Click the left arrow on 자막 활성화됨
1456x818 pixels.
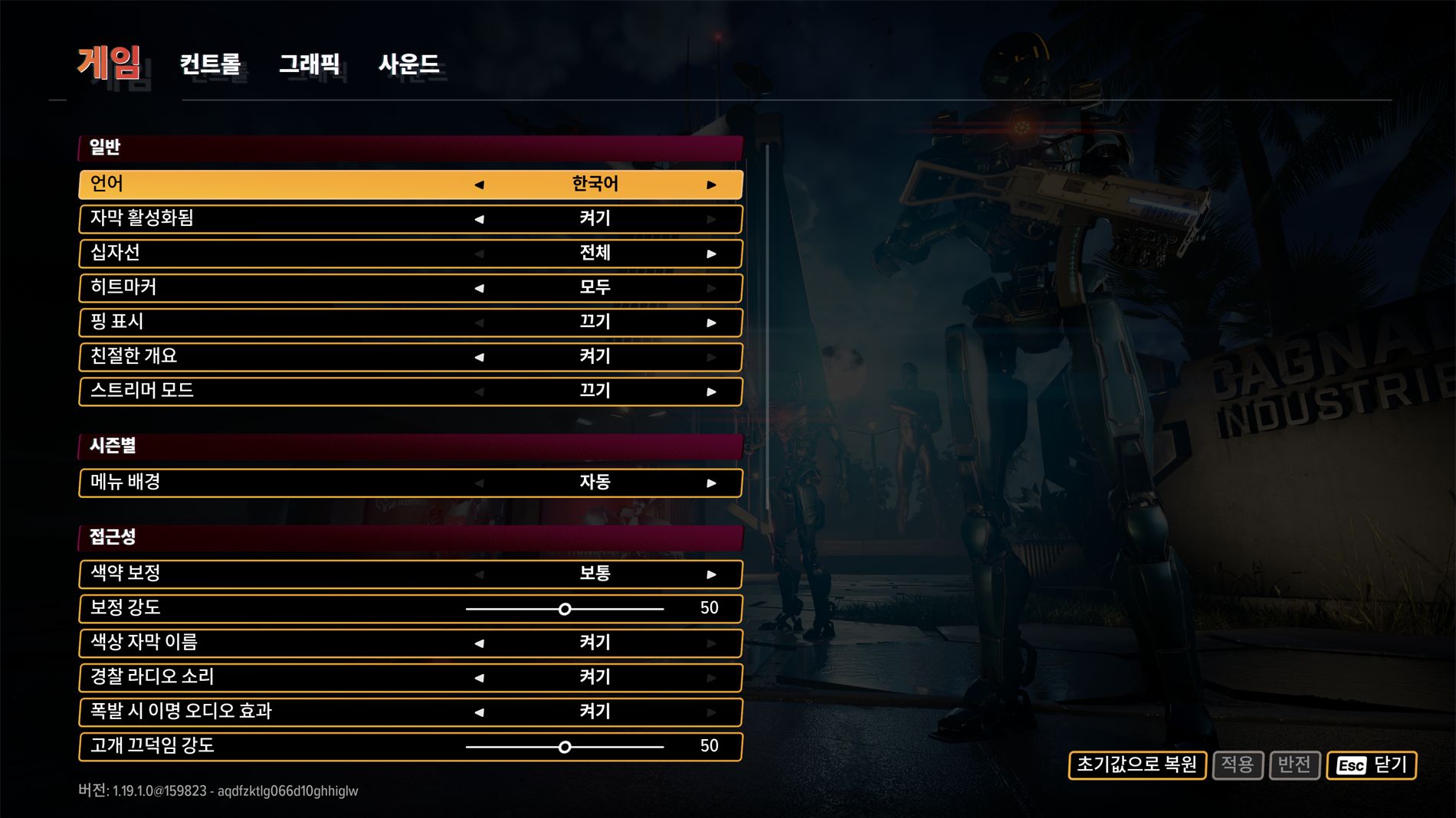pyautogui.click(x=479, y=219)
